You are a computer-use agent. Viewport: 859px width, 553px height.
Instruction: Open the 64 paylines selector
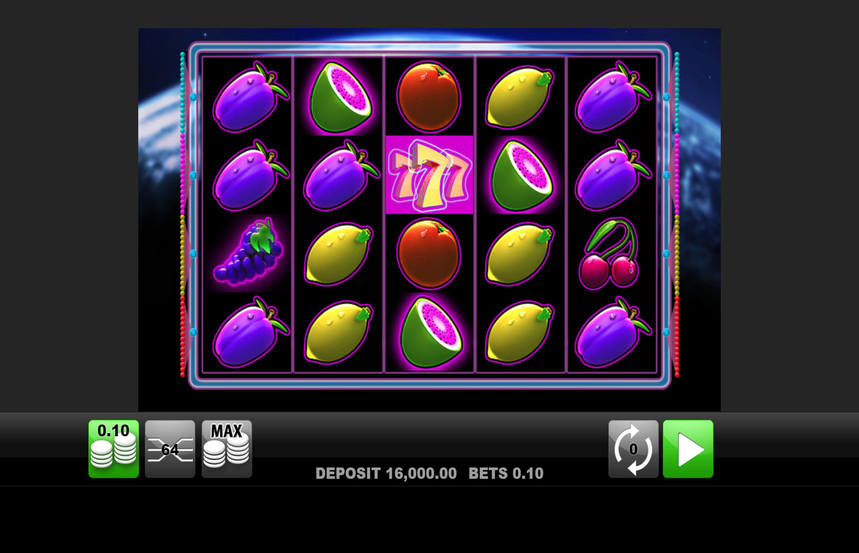pos(170,449)
